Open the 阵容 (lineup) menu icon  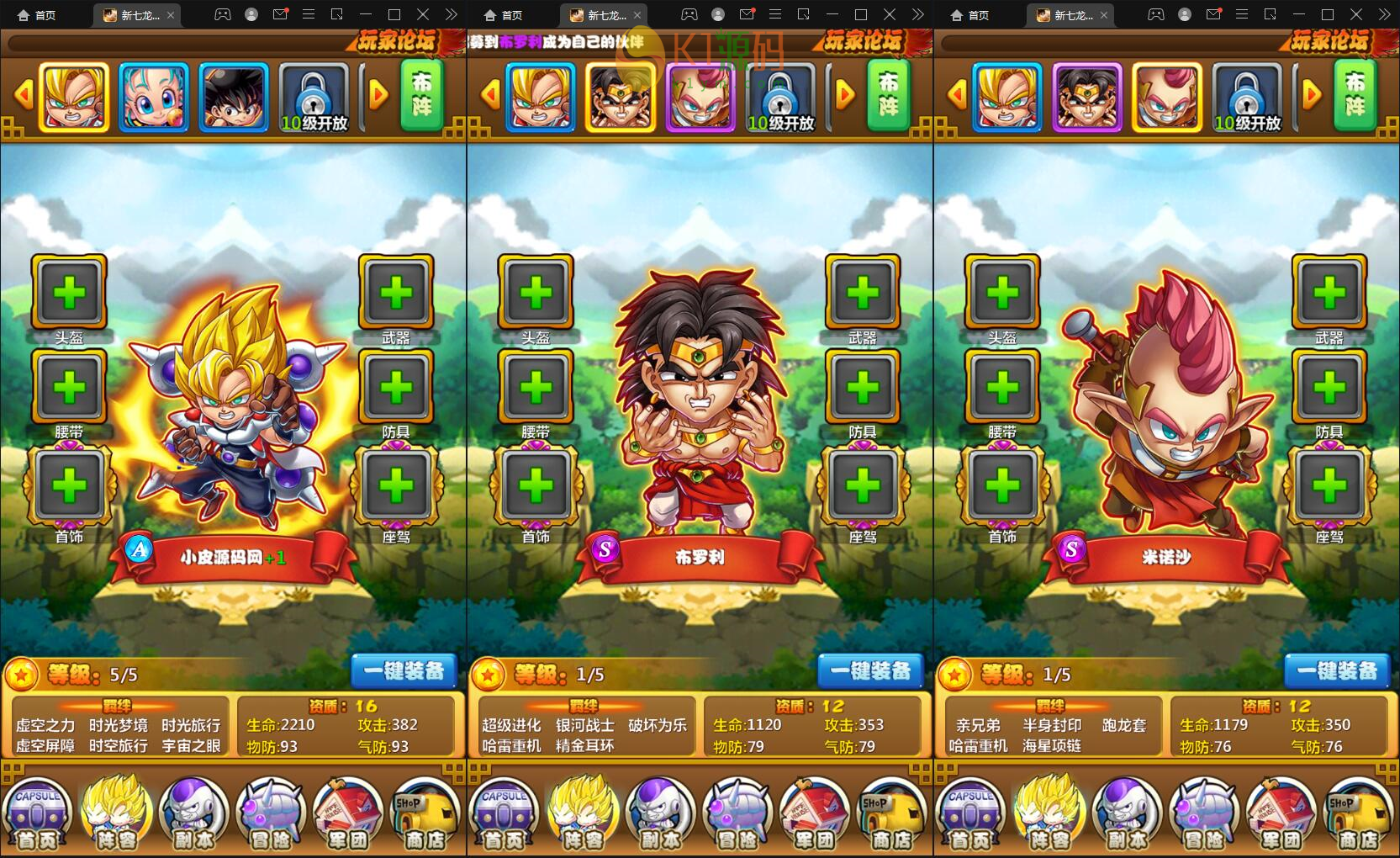pyautogui.click(x=115, y=812)
